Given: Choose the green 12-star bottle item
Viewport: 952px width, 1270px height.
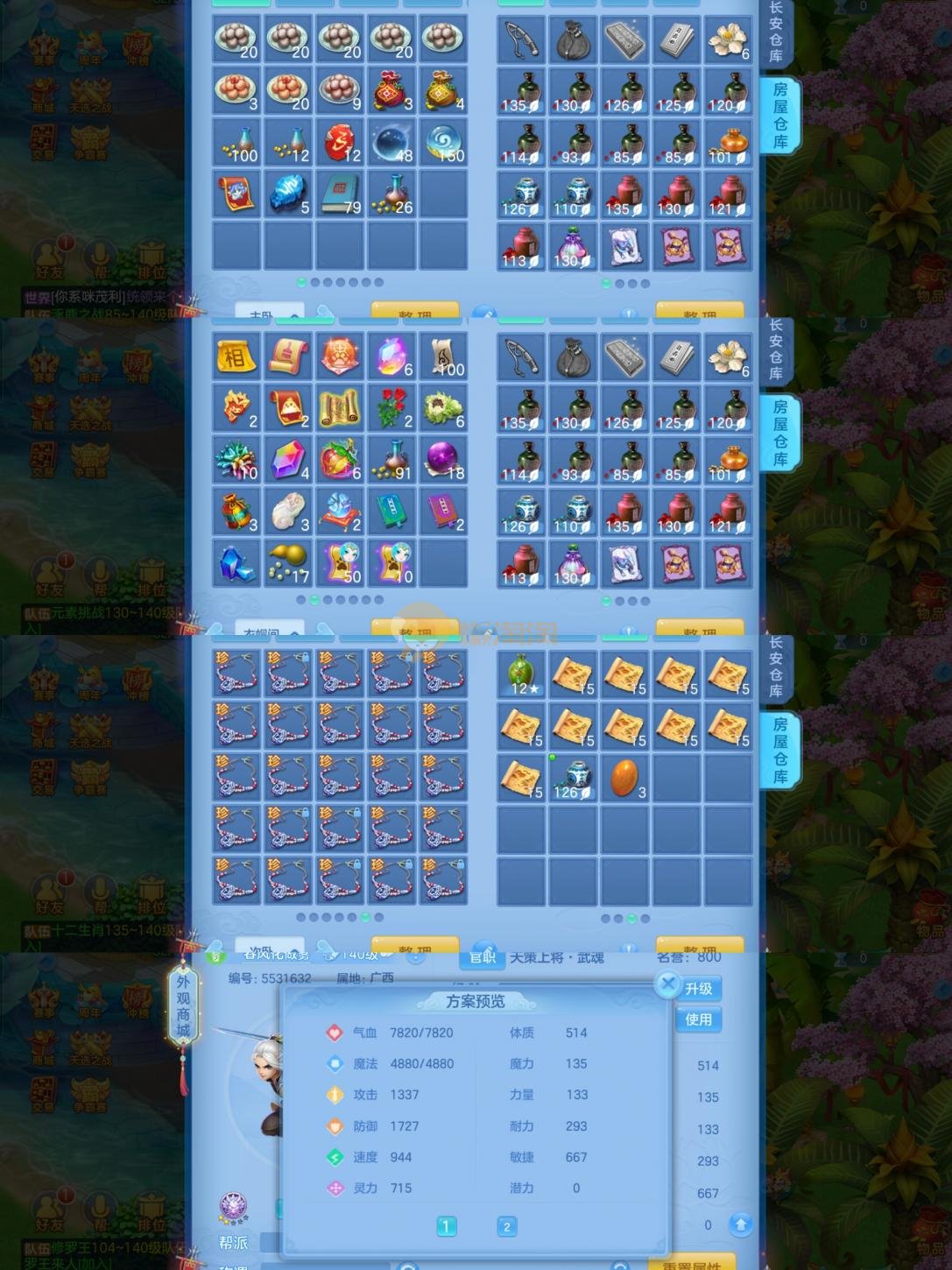Looking at the screenshot, I should click(522, 674).
